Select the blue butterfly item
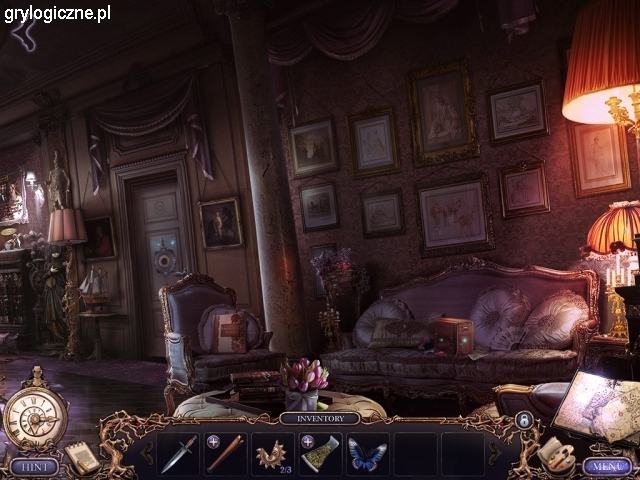 [x=367, y=453]
